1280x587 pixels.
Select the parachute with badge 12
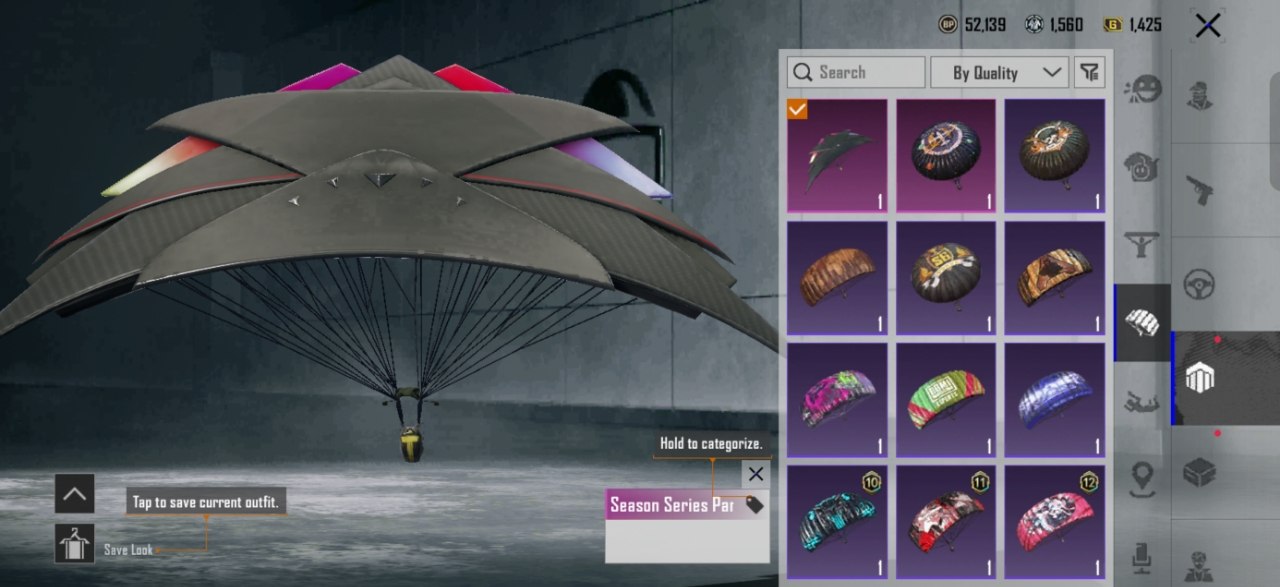1055,522
